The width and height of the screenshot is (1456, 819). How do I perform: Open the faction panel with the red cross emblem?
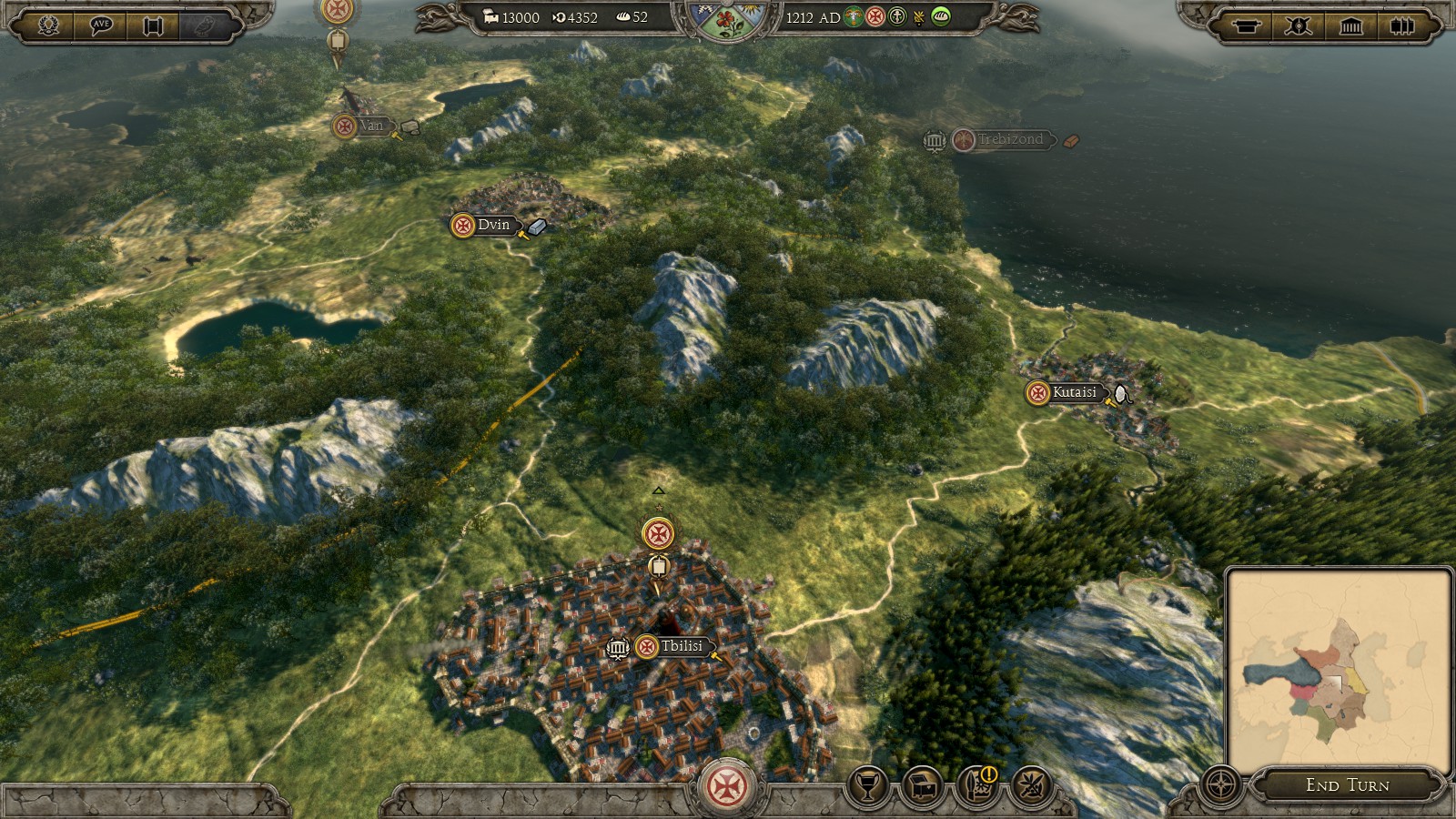(728, 786)
